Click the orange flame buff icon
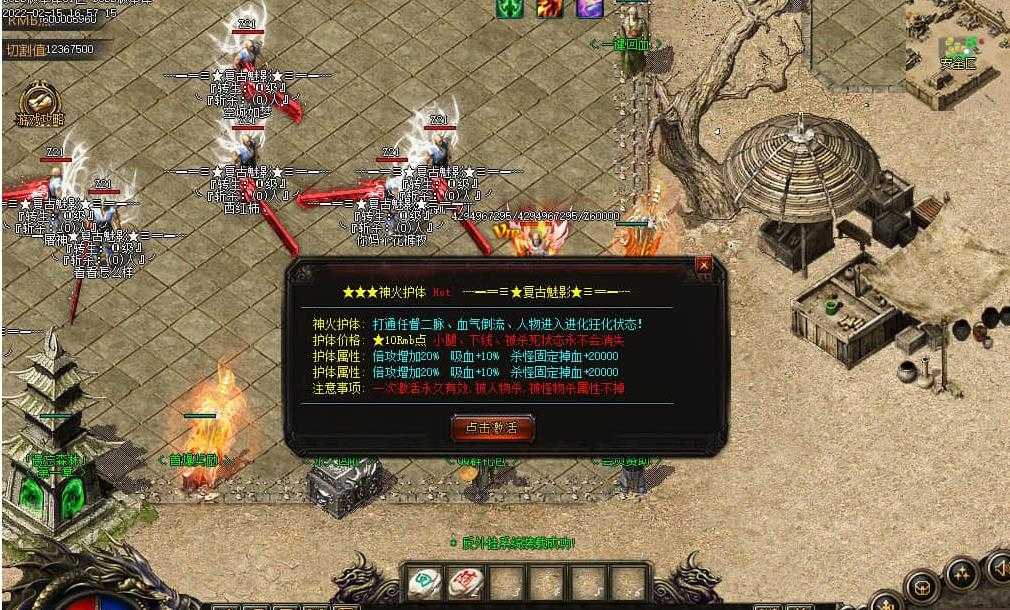 tap(549, 8)
